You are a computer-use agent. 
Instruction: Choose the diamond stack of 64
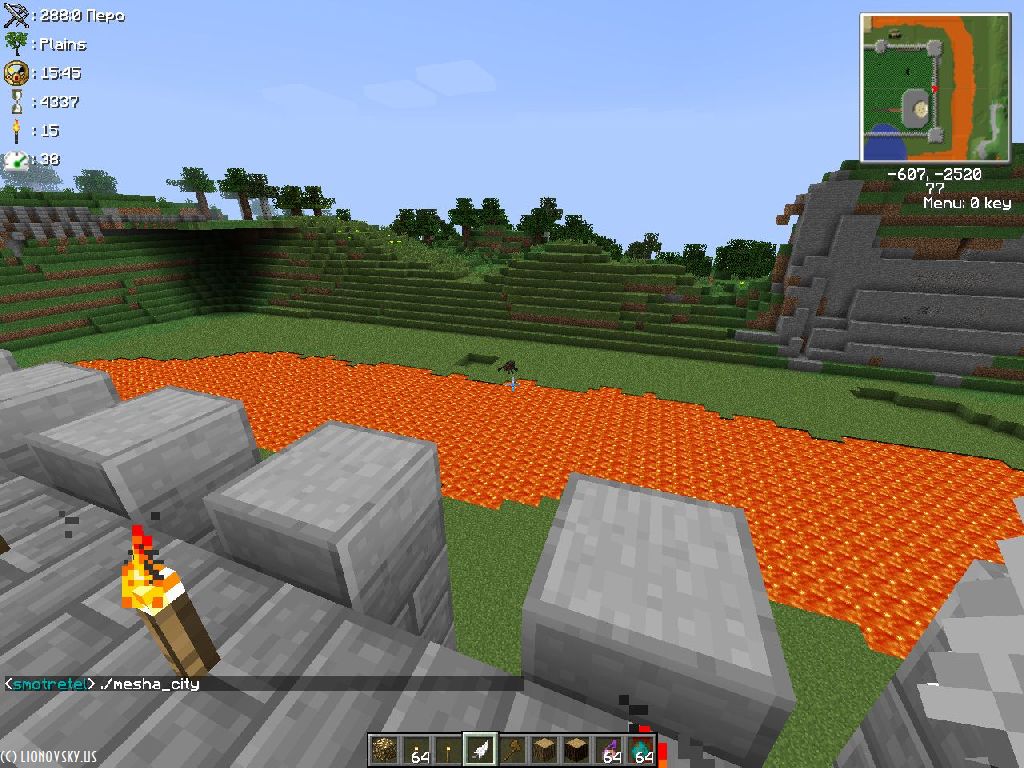[x=641, y=749]
